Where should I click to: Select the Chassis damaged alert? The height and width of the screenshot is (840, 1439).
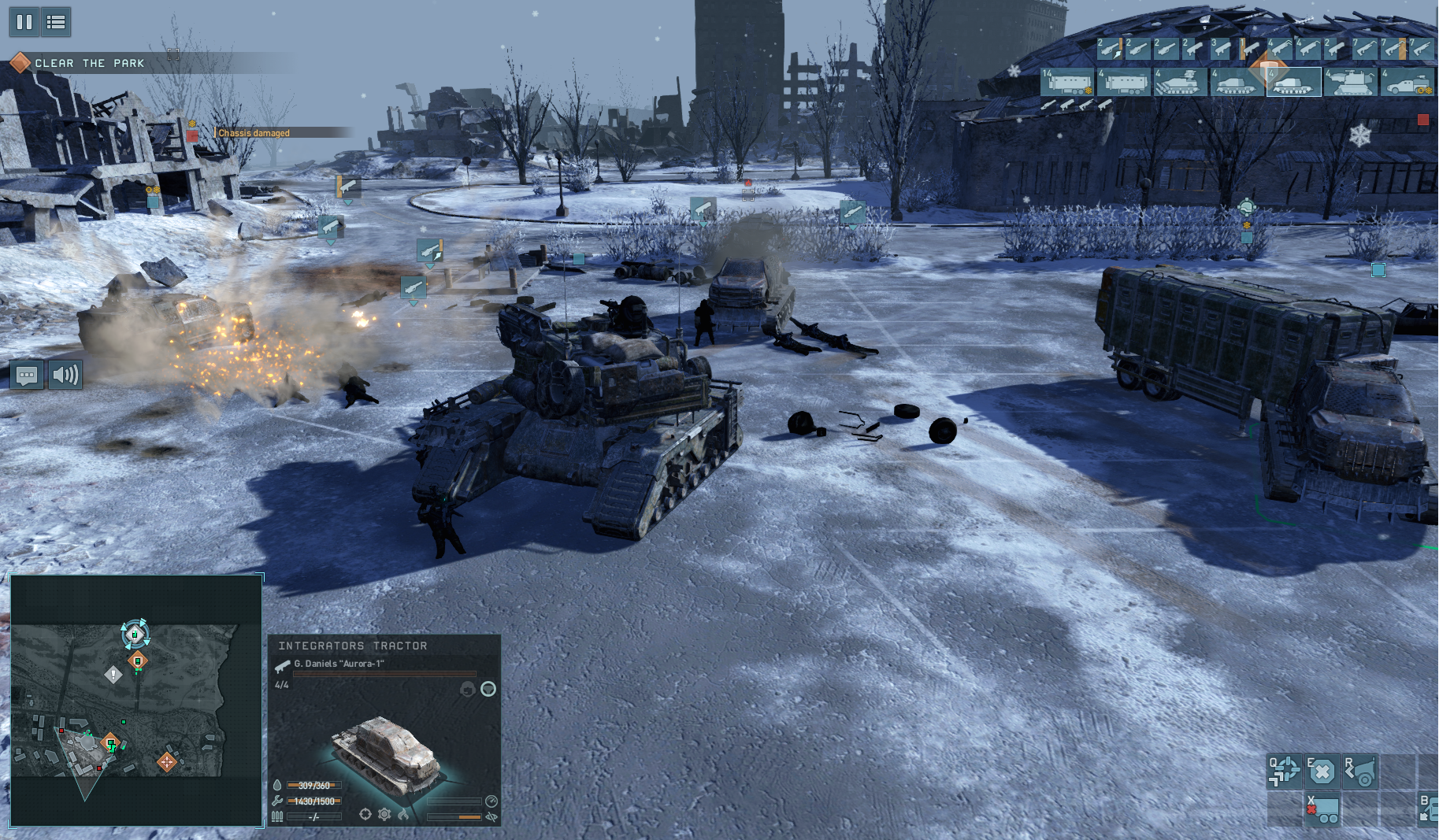pyautogui.click(x=254, y=133)
